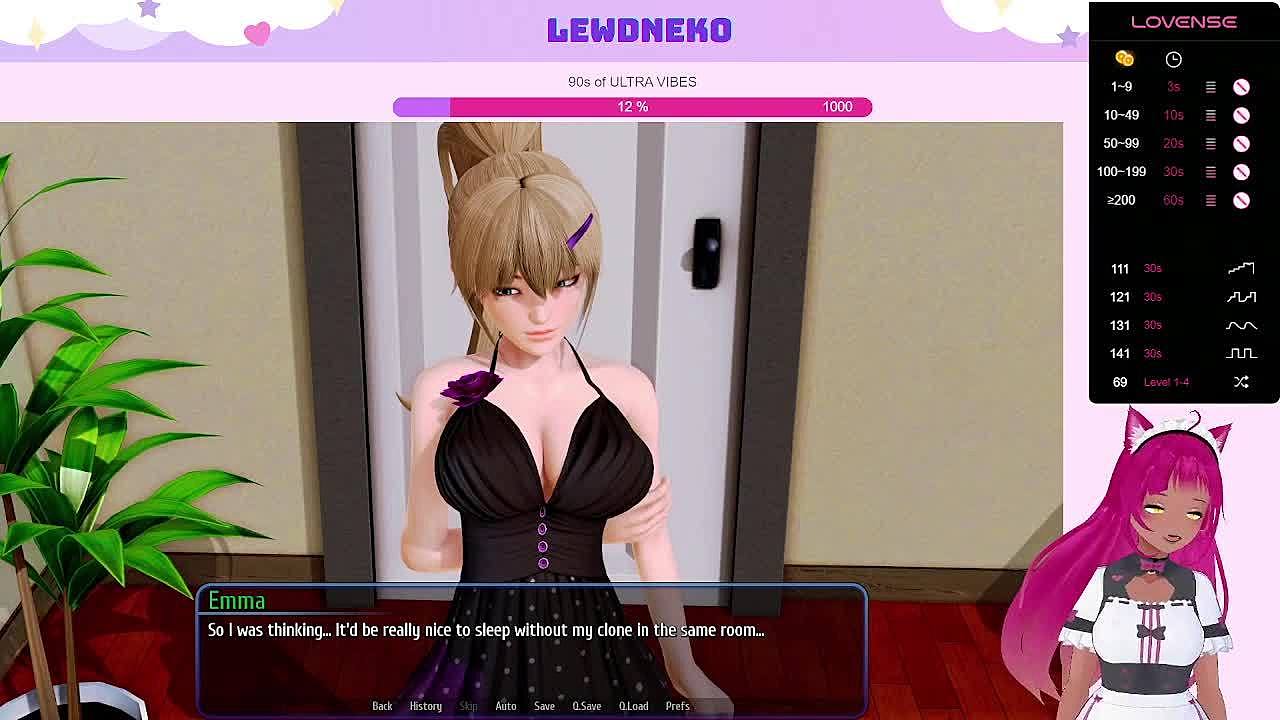Open the History log
The height and width of the screenshot is (720, 1280).
(425, 706)
